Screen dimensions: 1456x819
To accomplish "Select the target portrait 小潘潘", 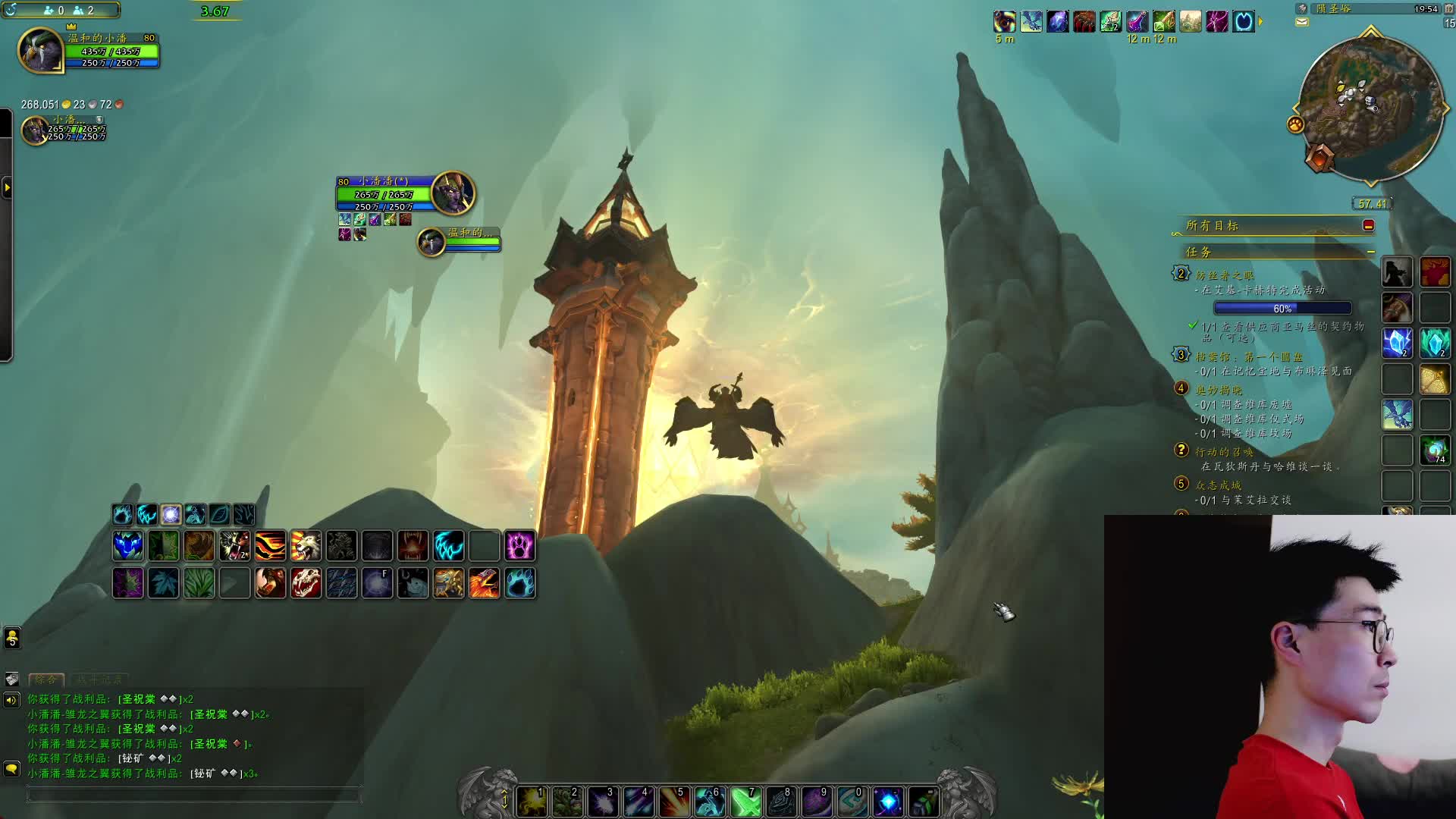I will tap(453, 193).
